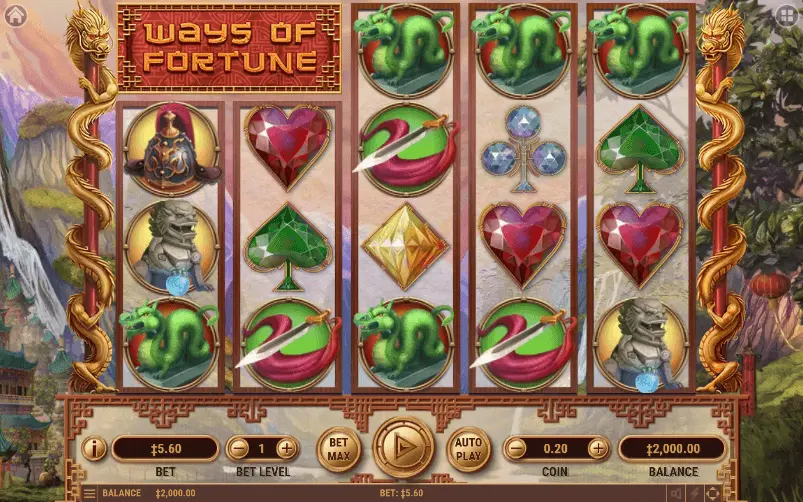Click the Bet Max button

pos(339,448)
